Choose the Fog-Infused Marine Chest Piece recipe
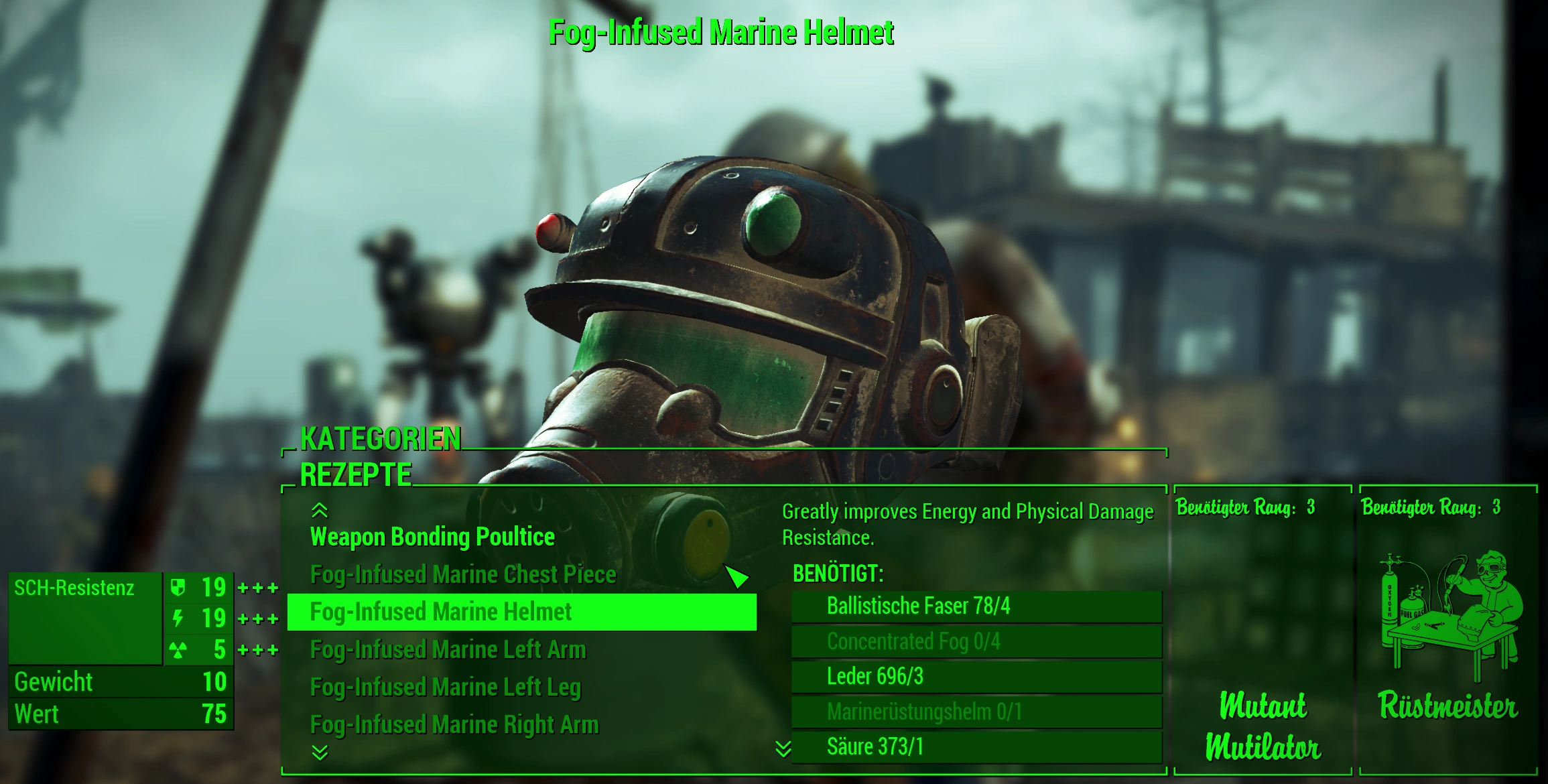This screenshot has width=1548, height=784. (462, 575)
